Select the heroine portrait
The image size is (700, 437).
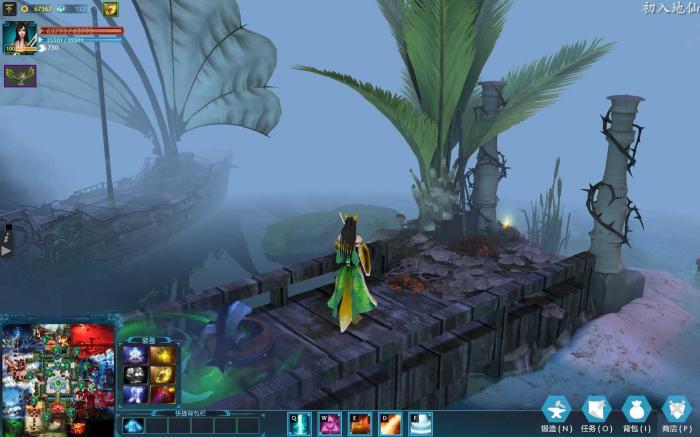click(18, 35)
